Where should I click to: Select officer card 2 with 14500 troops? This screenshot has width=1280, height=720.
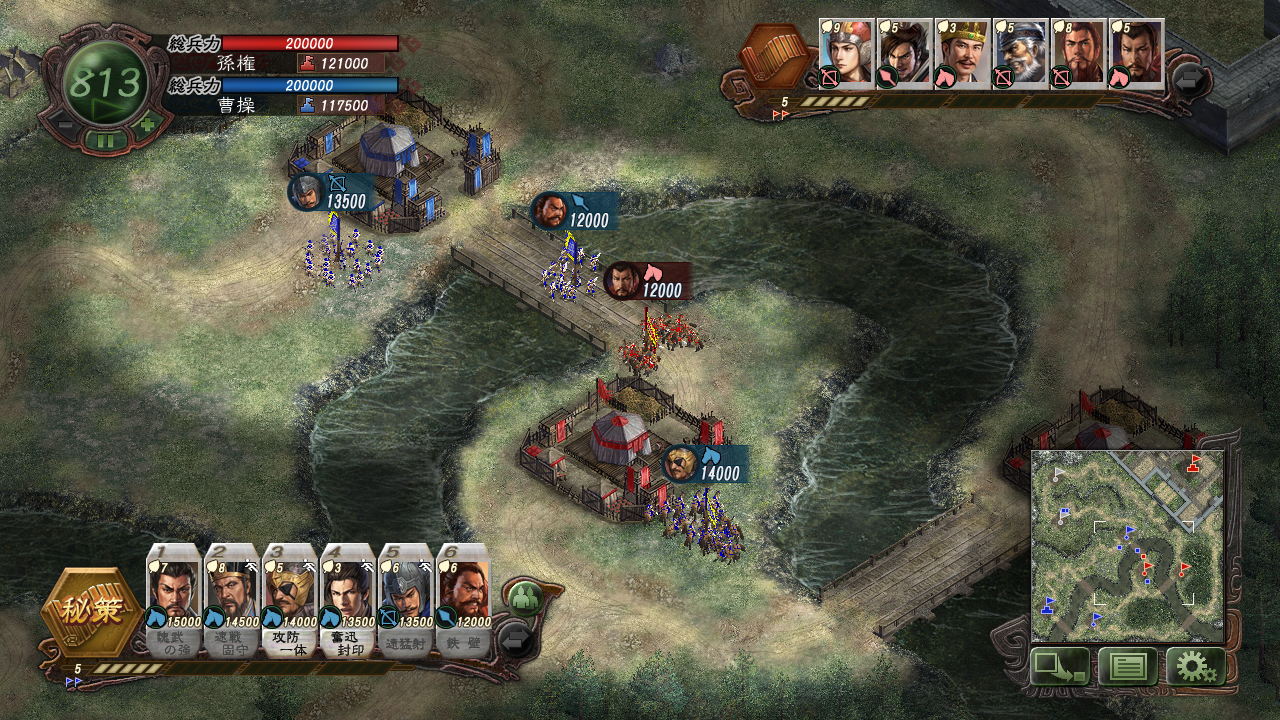pyautogui.click(x=232, y=602)
